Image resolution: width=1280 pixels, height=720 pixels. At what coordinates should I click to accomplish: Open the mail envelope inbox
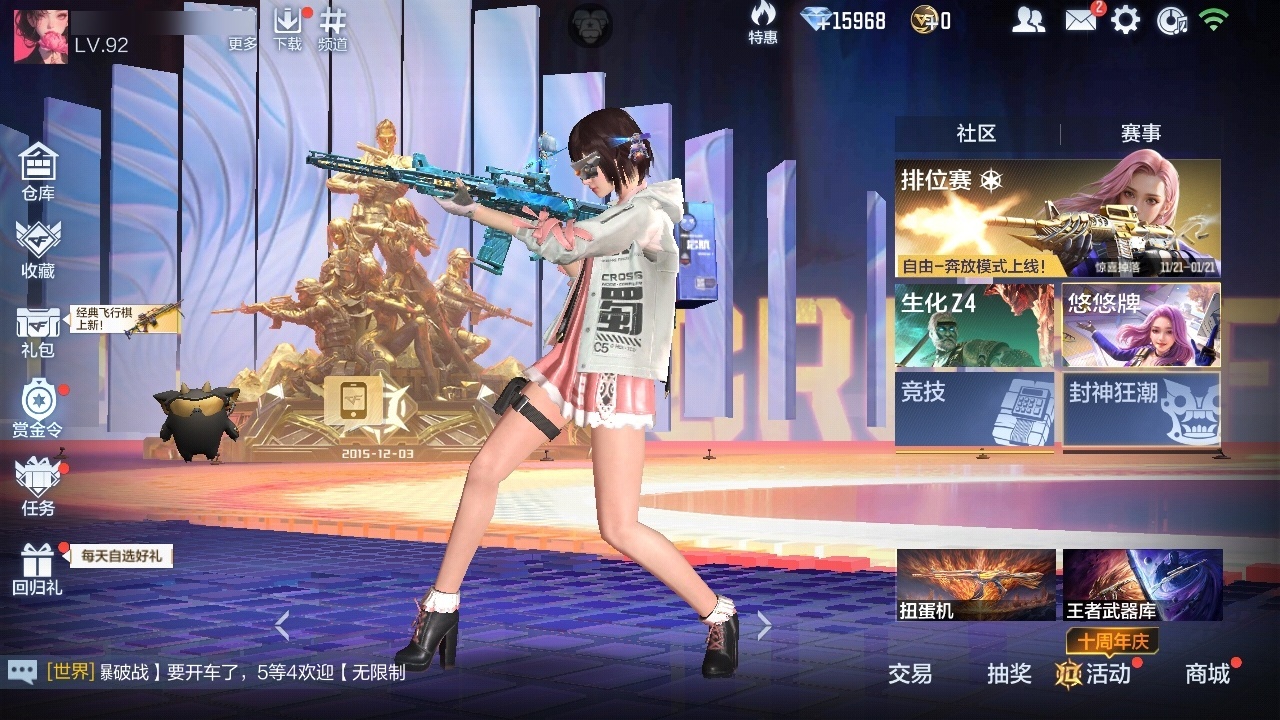tap(1080, 20)
